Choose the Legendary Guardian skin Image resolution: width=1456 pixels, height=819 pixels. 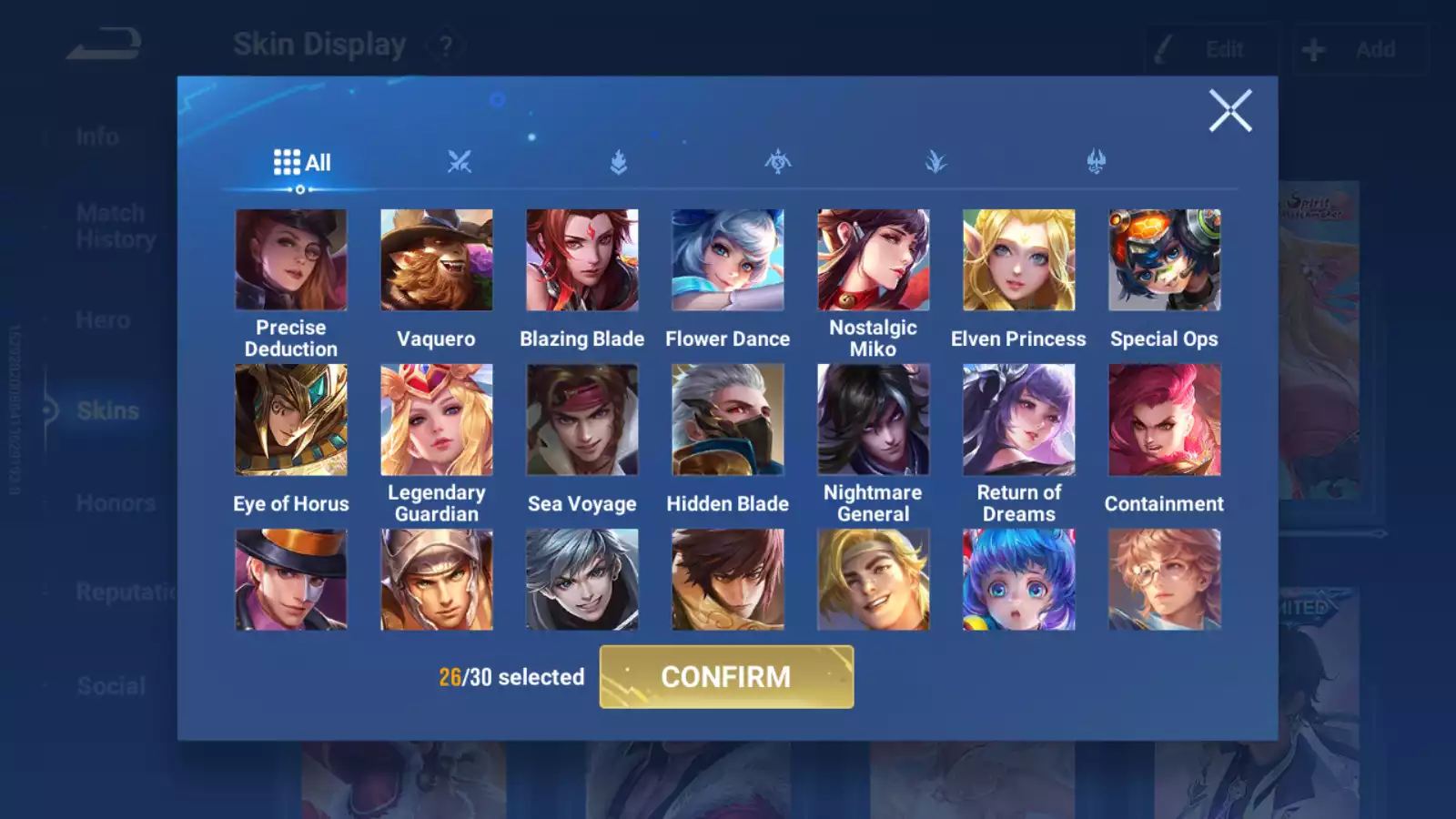[x=437, y=420]
